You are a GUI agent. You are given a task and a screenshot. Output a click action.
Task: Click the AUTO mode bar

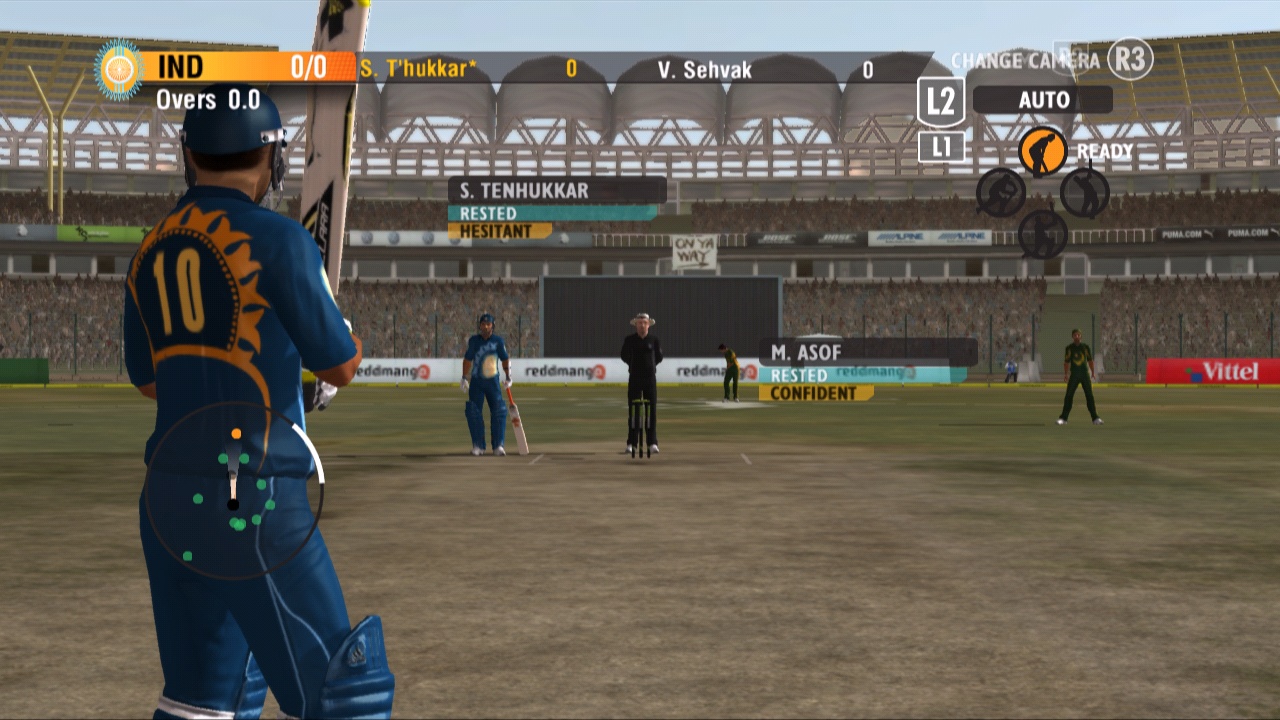[1042, 100]
